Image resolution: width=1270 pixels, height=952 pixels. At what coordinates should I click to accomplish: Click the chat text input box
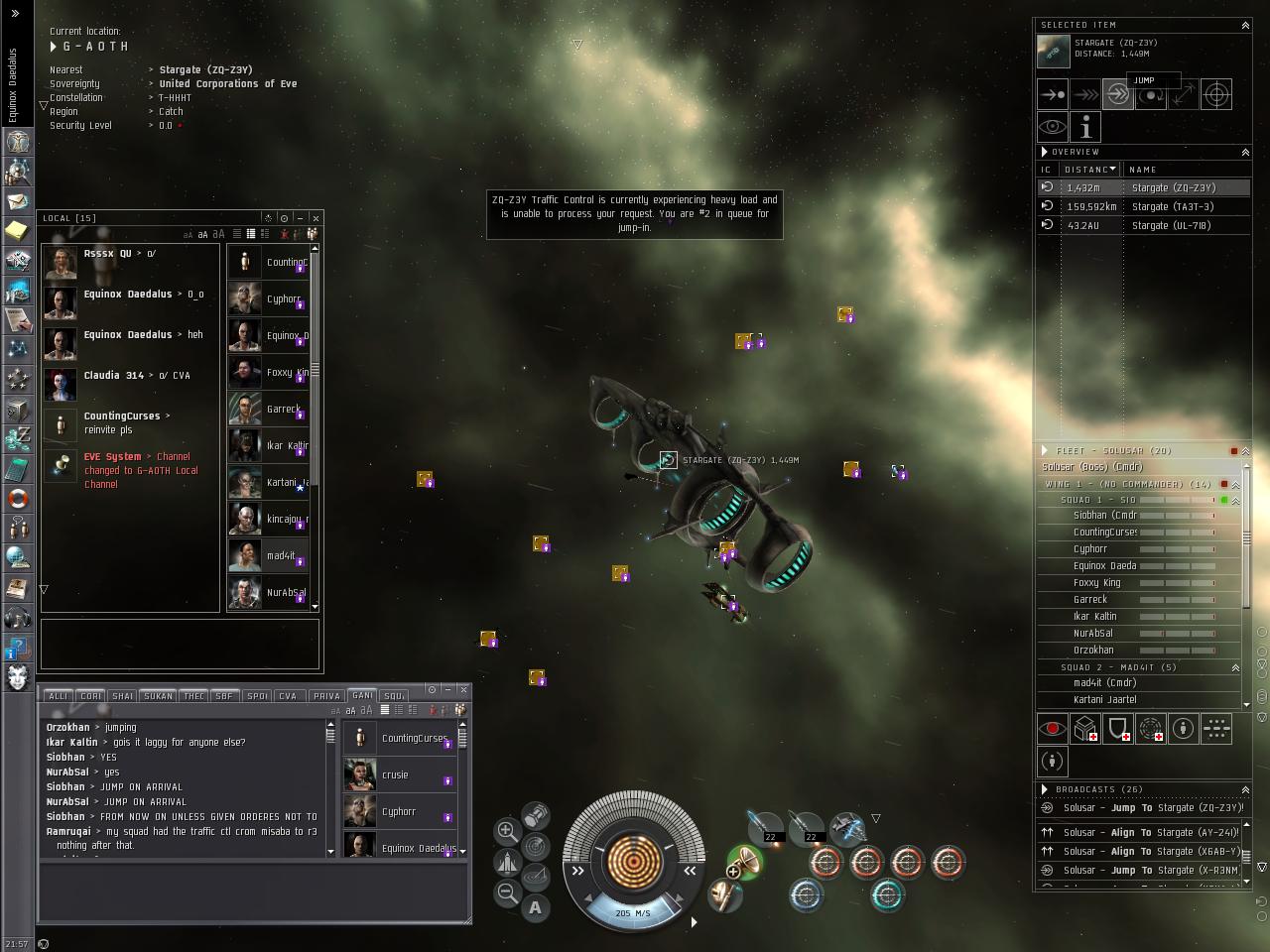(x=253, y=892)
